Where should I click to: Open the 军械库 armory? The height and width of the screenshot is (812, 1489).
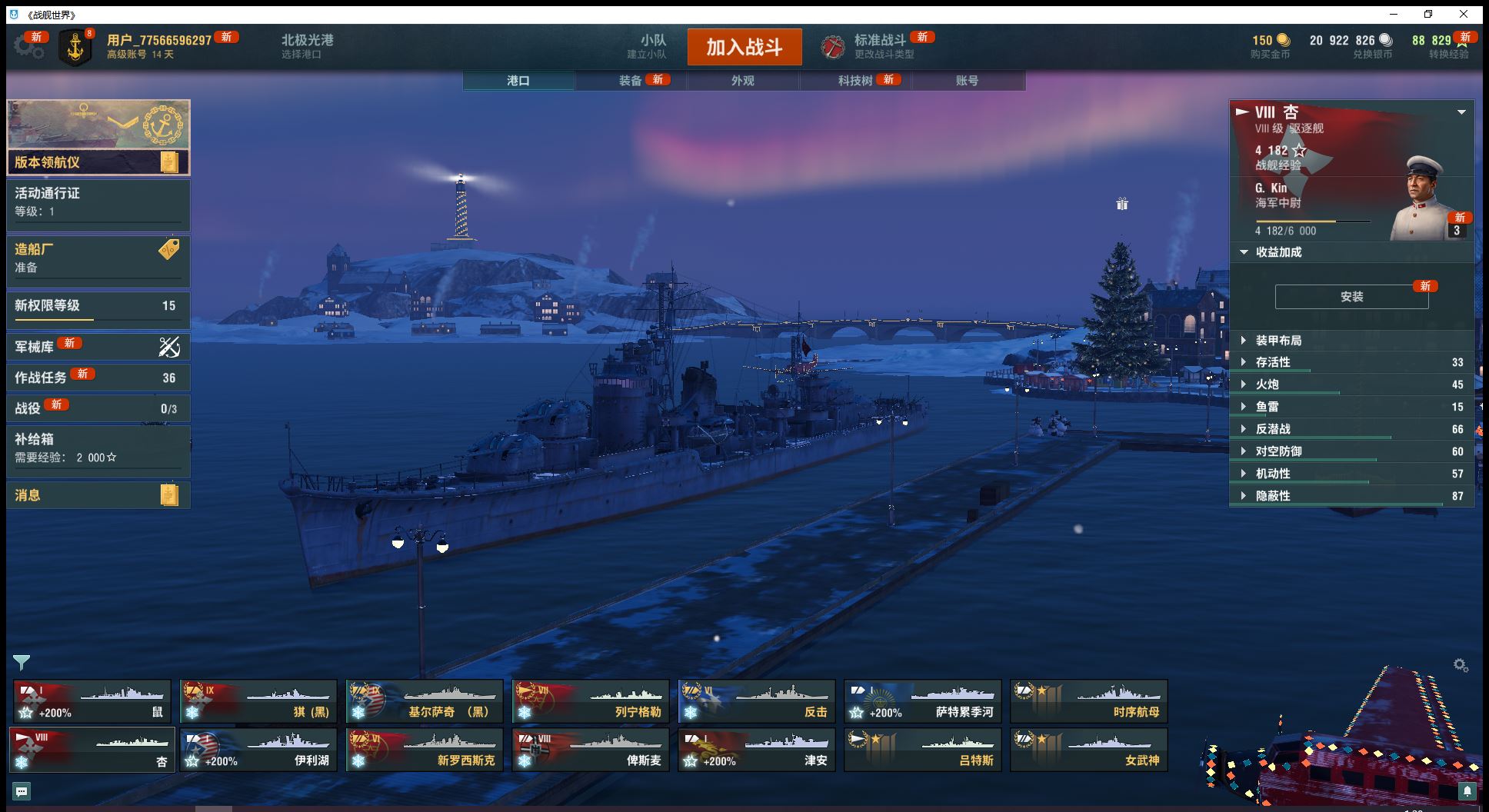98,347
